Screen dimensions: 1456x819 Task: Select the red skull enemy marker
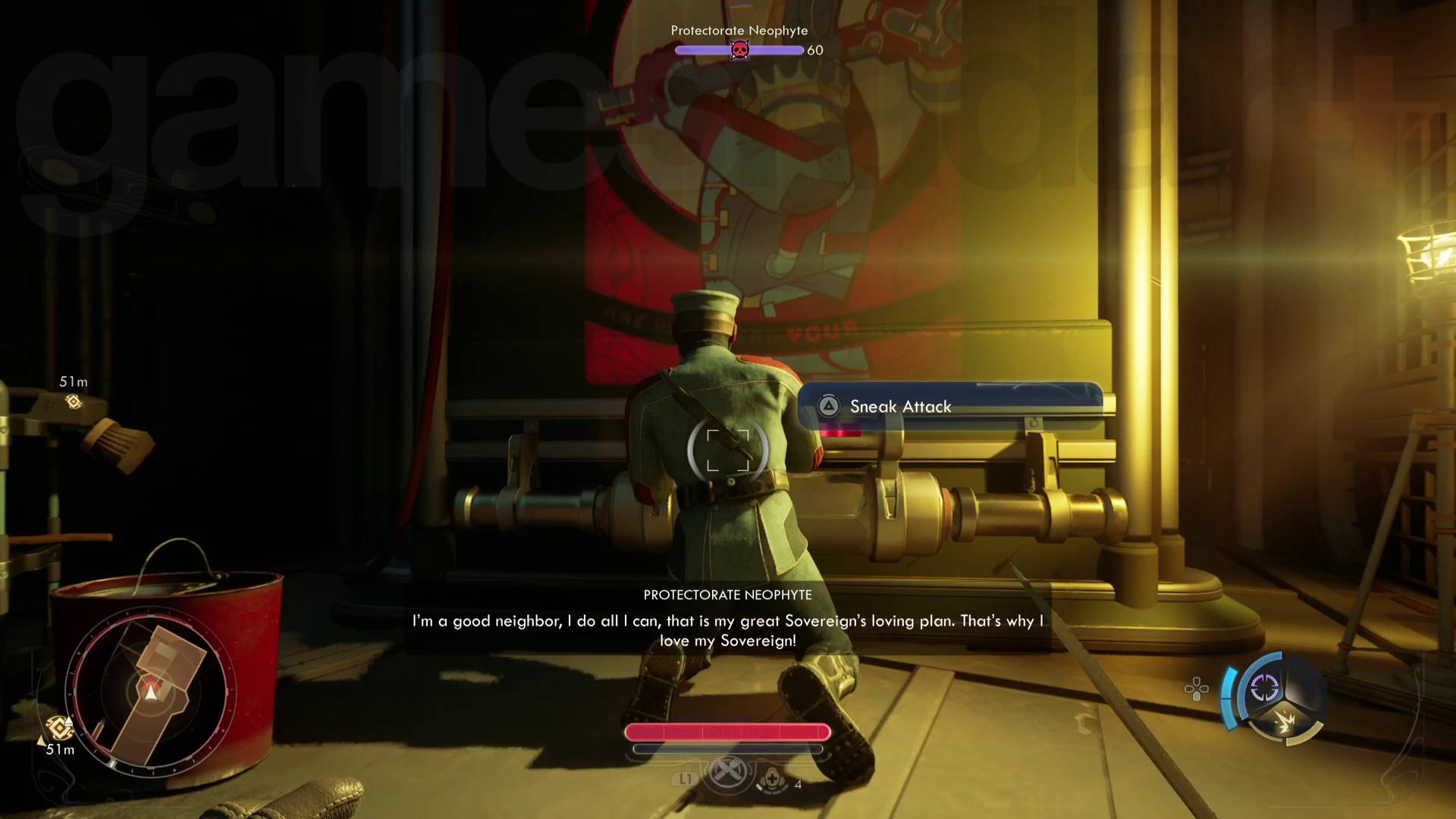point(739,50)
